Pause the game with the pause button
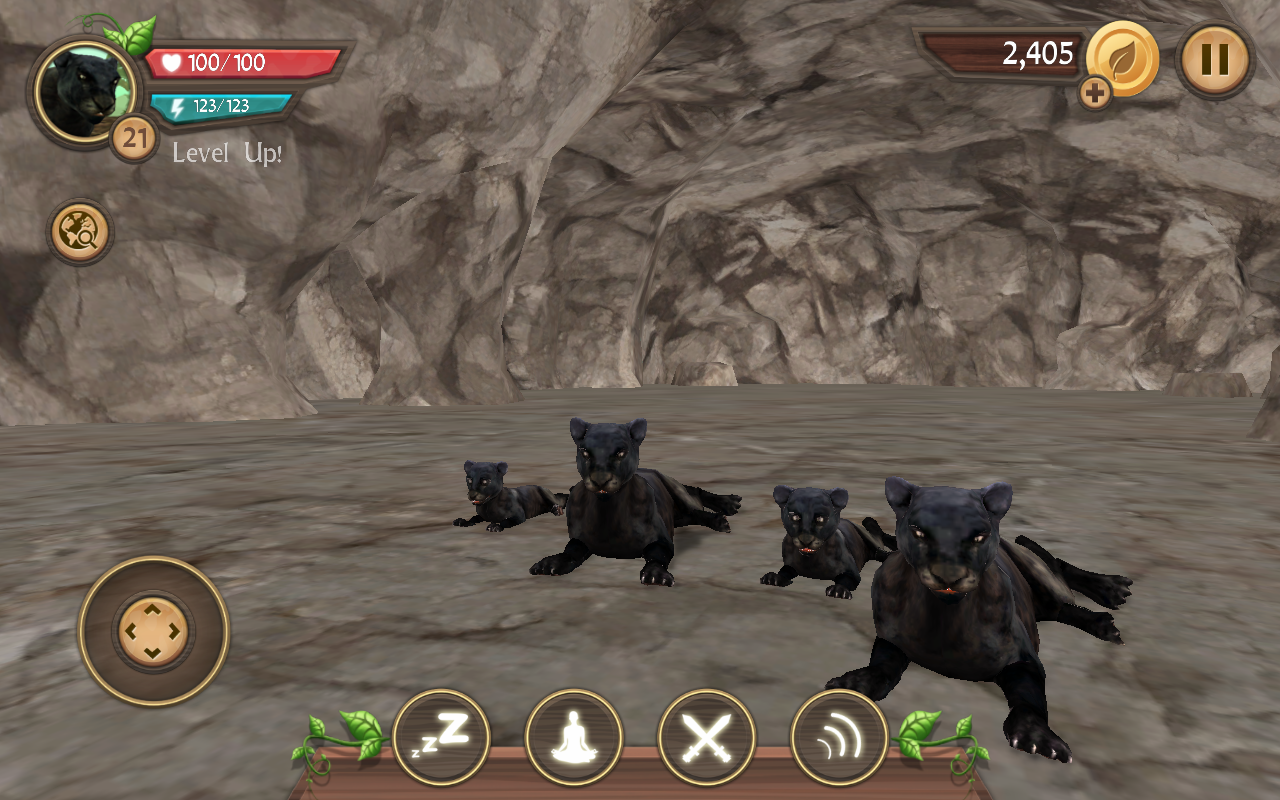The width and height of the screenshot is (1280, 800). tap(1215, 60)
